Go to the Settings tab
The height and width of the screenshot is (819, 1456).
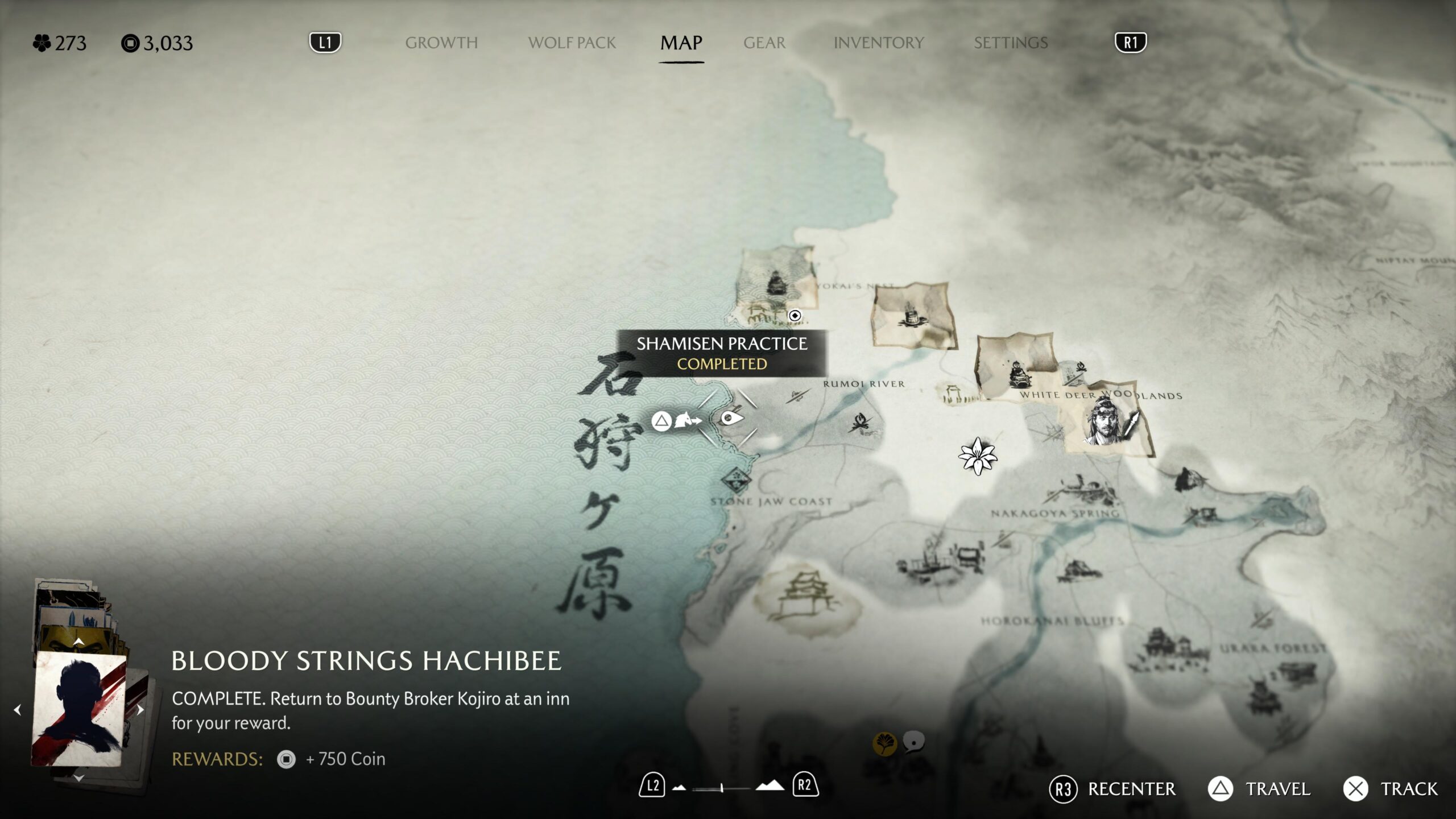point(1010,43)
